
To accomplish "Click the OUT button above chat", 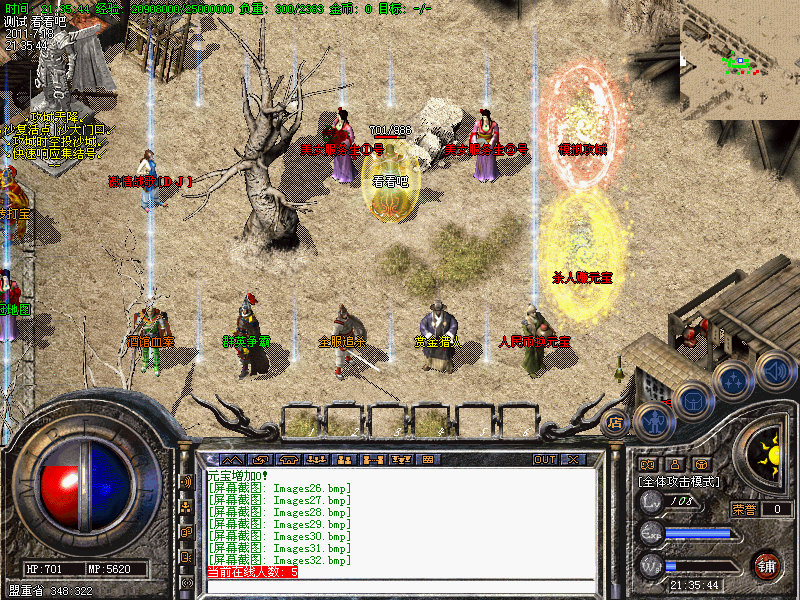I will 544,459.
